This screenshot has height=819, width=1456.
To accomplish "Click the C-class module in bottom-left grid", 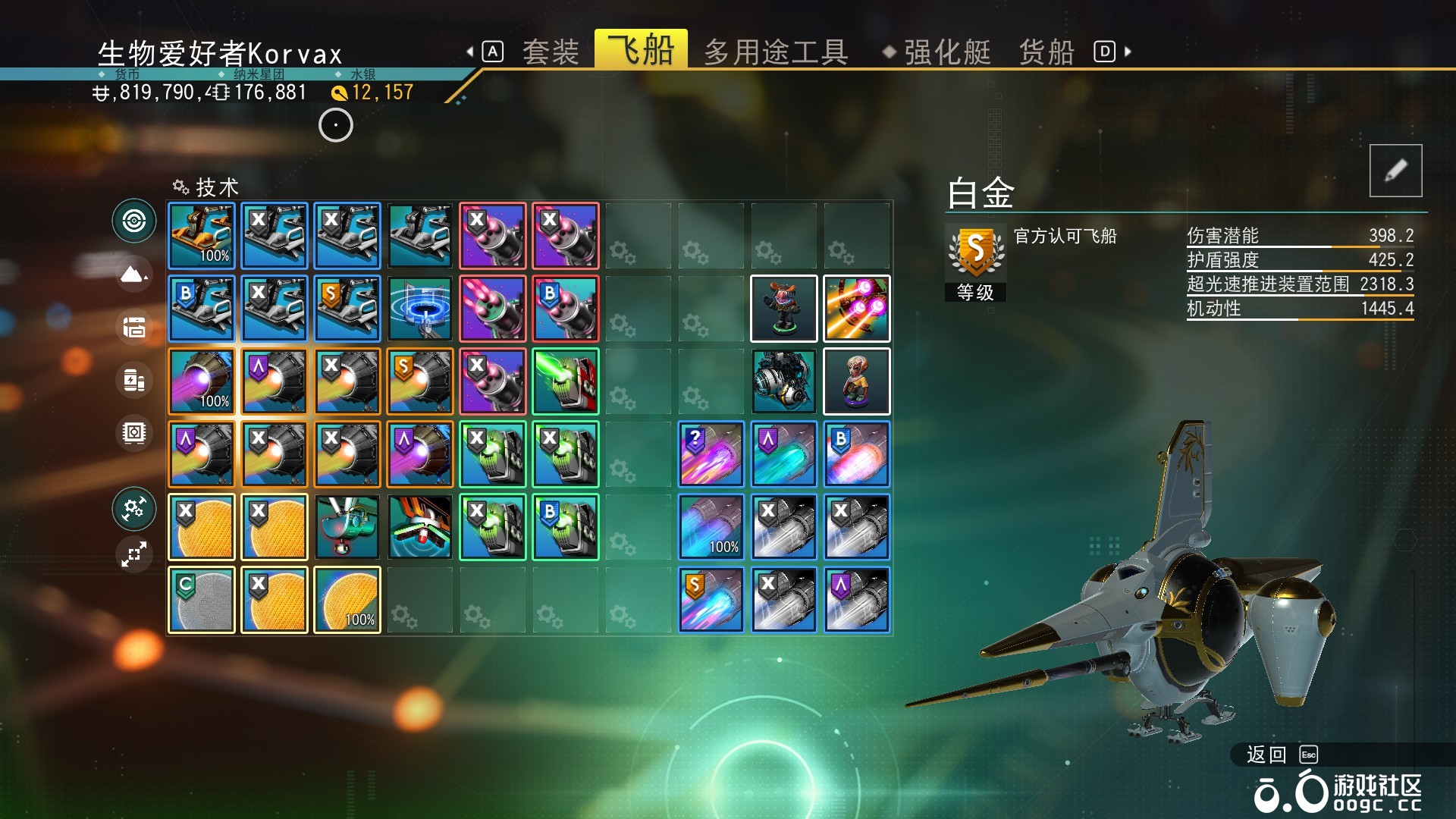I will 201,599.
